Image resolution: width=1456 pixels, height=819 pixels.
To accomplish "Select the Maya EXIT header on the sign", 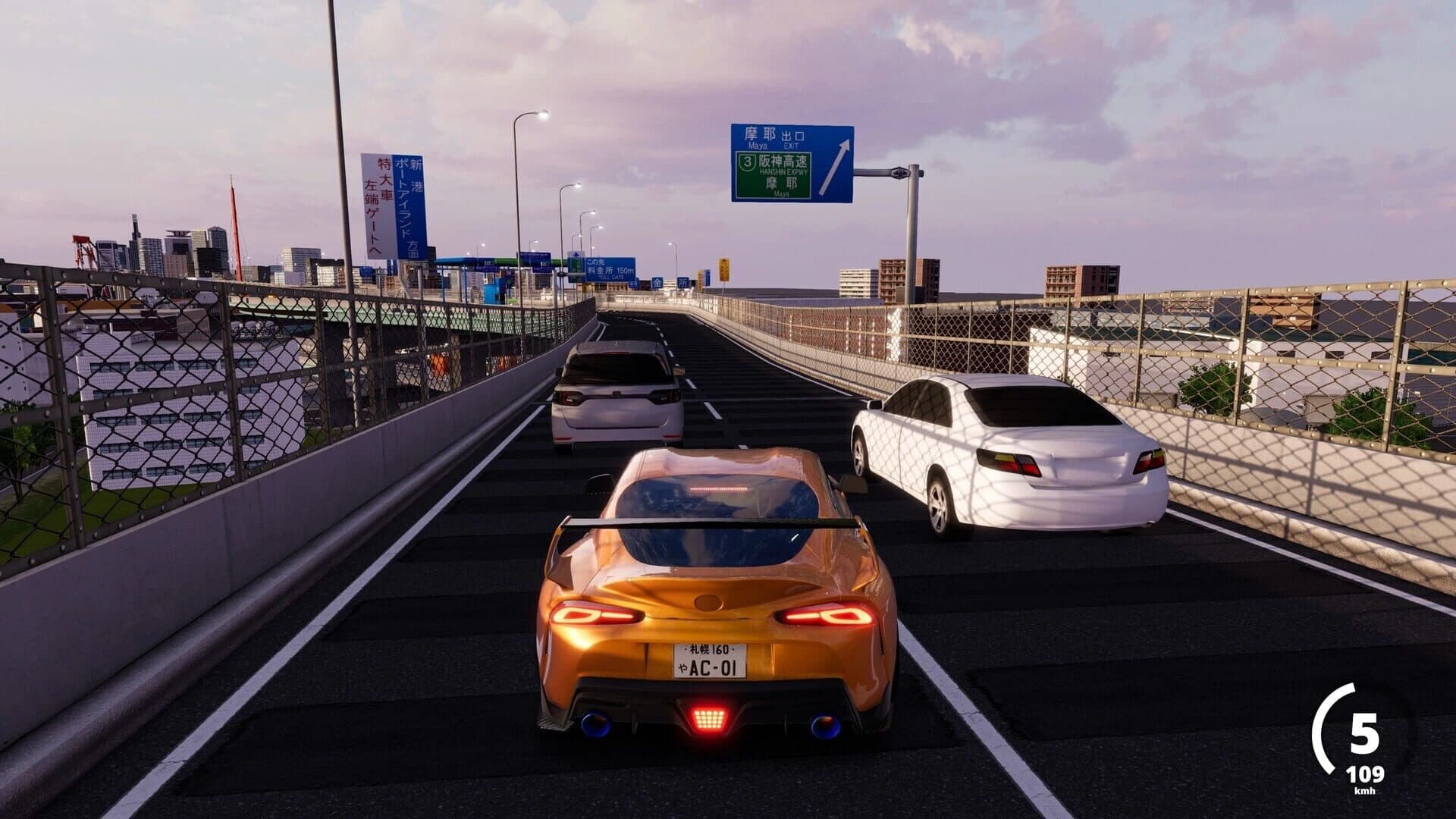I will tap(773, 136).
